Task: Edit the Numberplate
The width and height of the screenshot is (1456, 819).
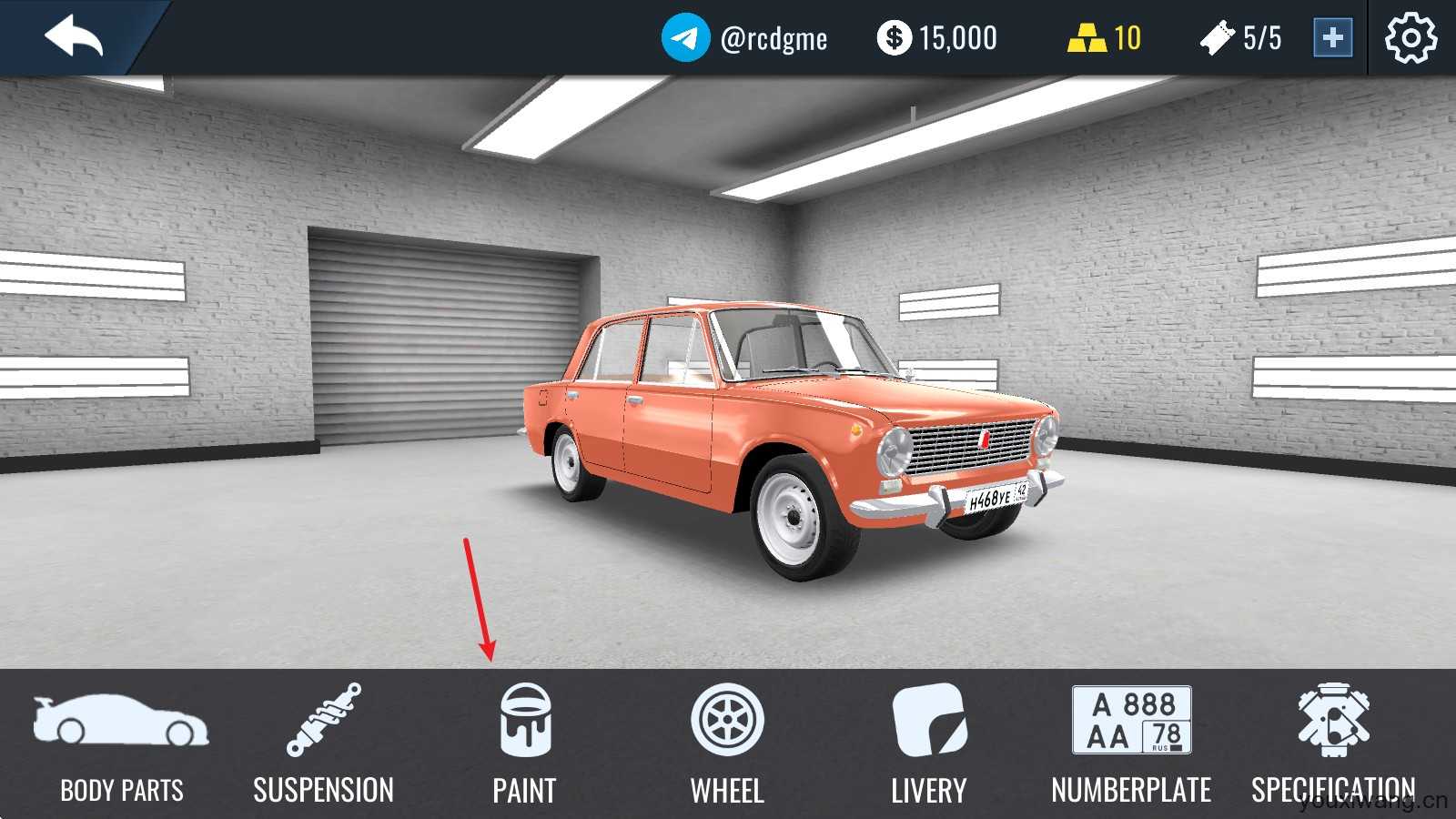Action: click(x=1131, y=743)
